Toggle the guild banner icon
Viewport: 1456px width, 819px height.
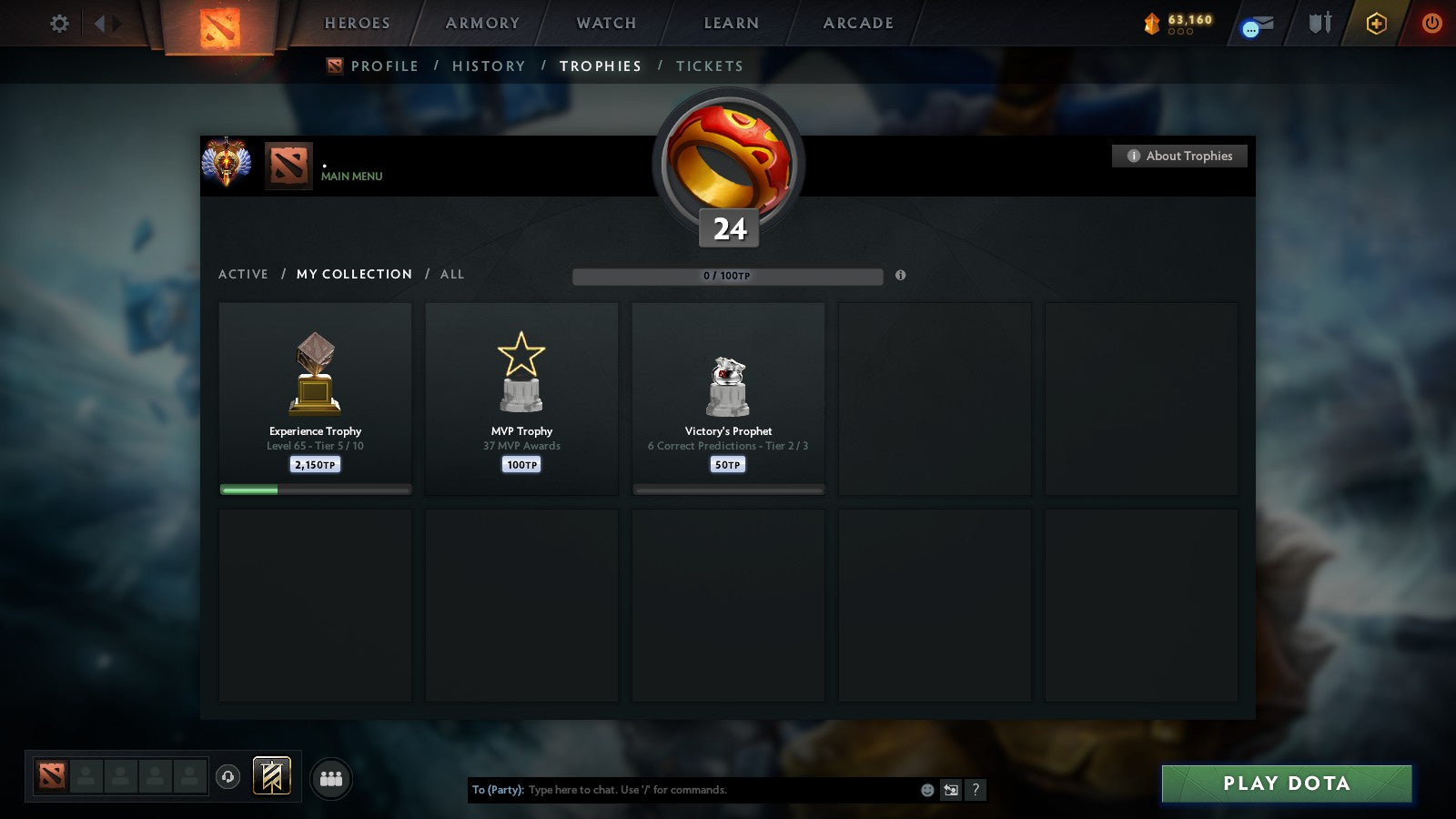[x=270, y=774]
